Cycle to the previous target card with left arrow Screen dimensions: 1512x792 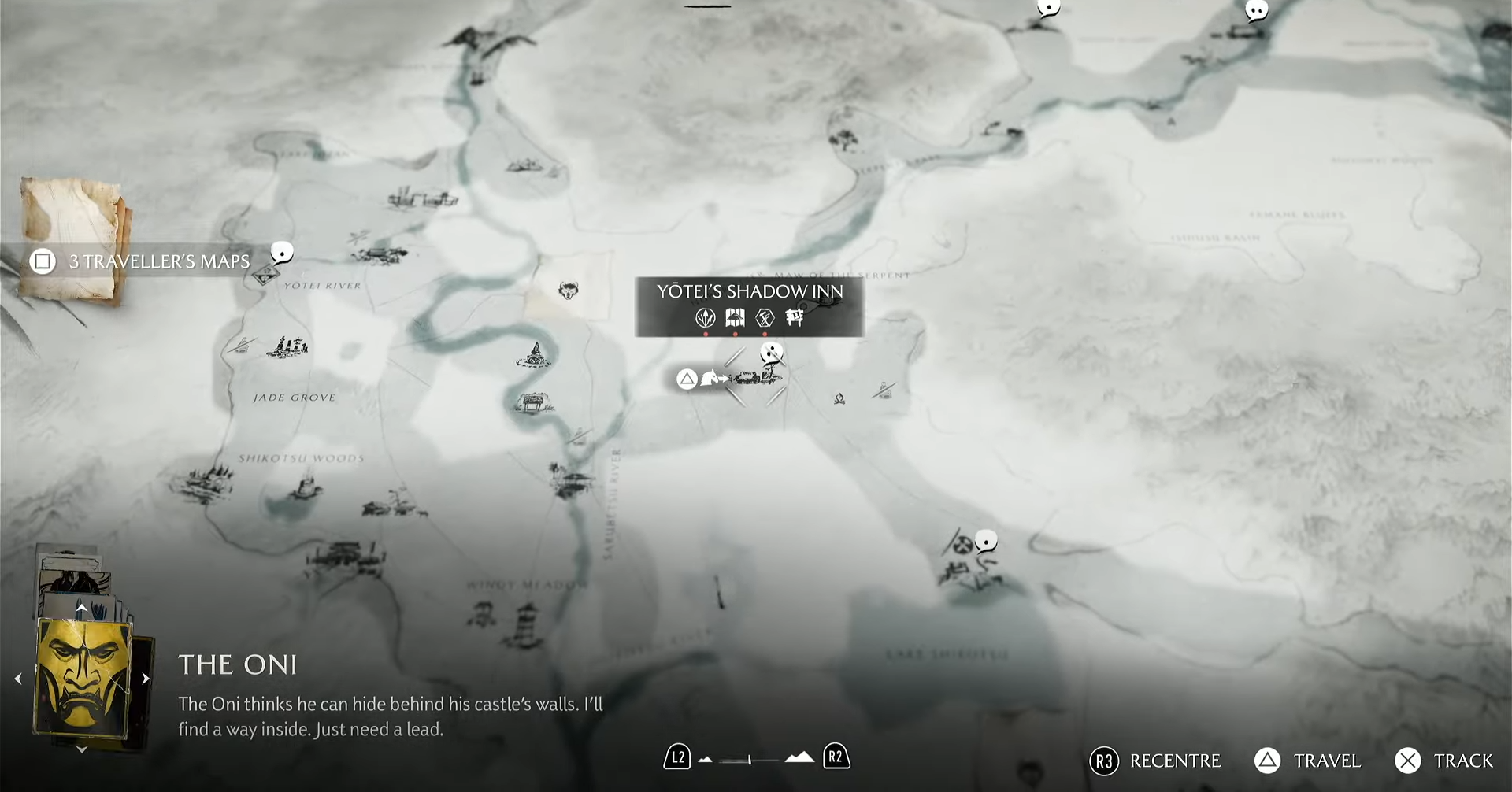(x=18, y=679)
